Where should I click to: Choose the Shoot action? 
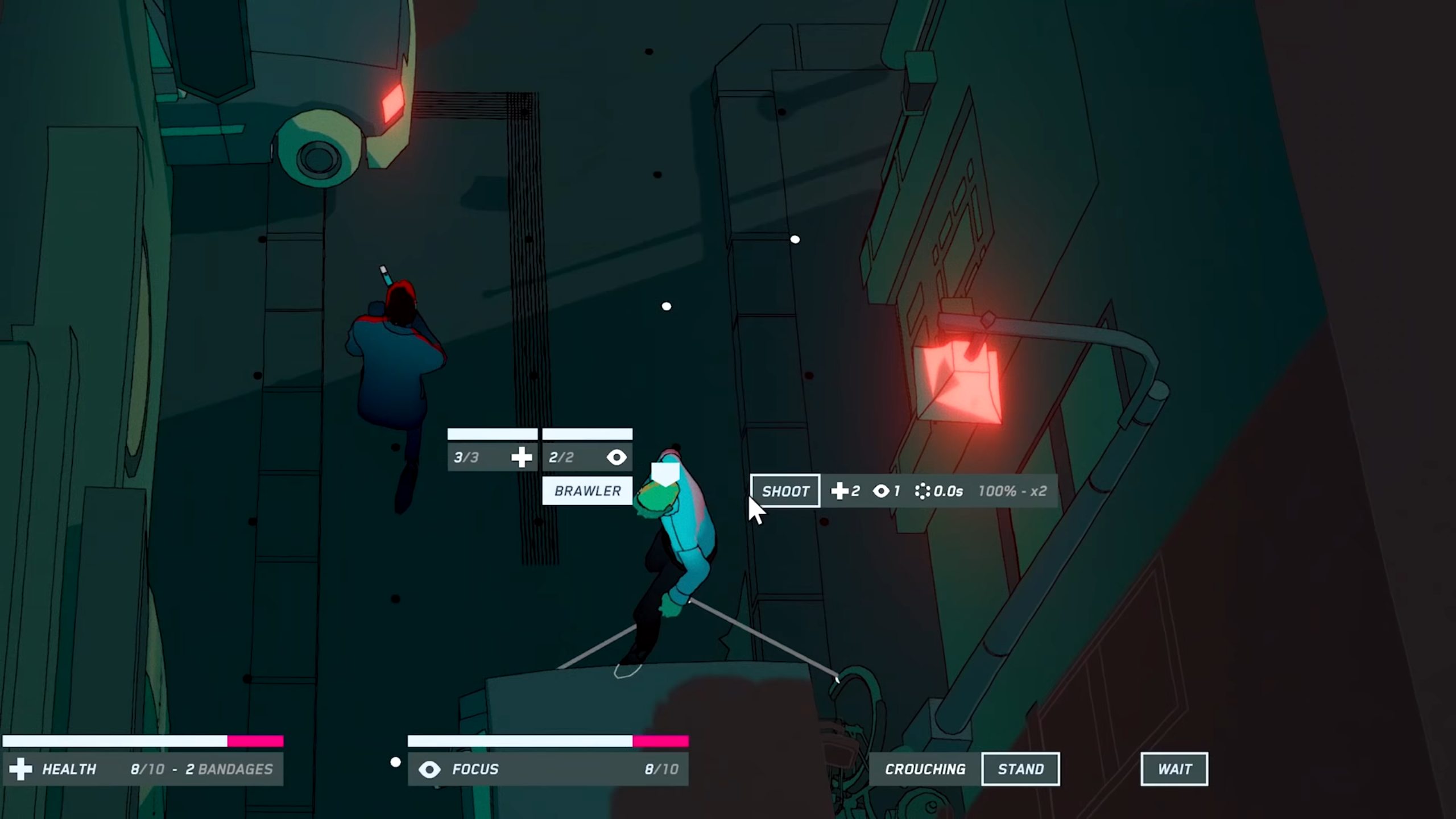(785, 491)
